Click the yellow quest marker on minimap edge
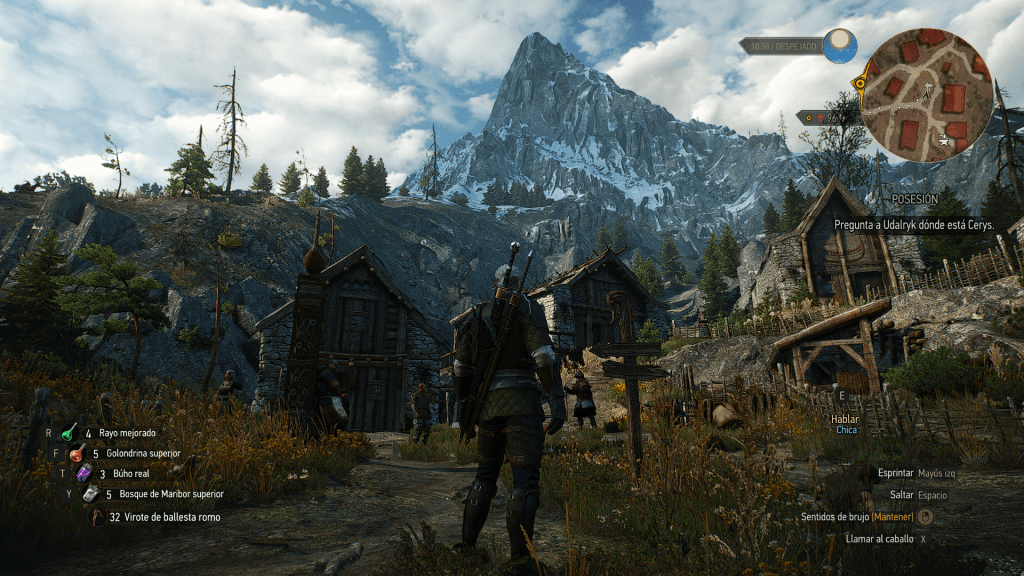Viewport: 1024px width, 576px height. click(859, 83)
